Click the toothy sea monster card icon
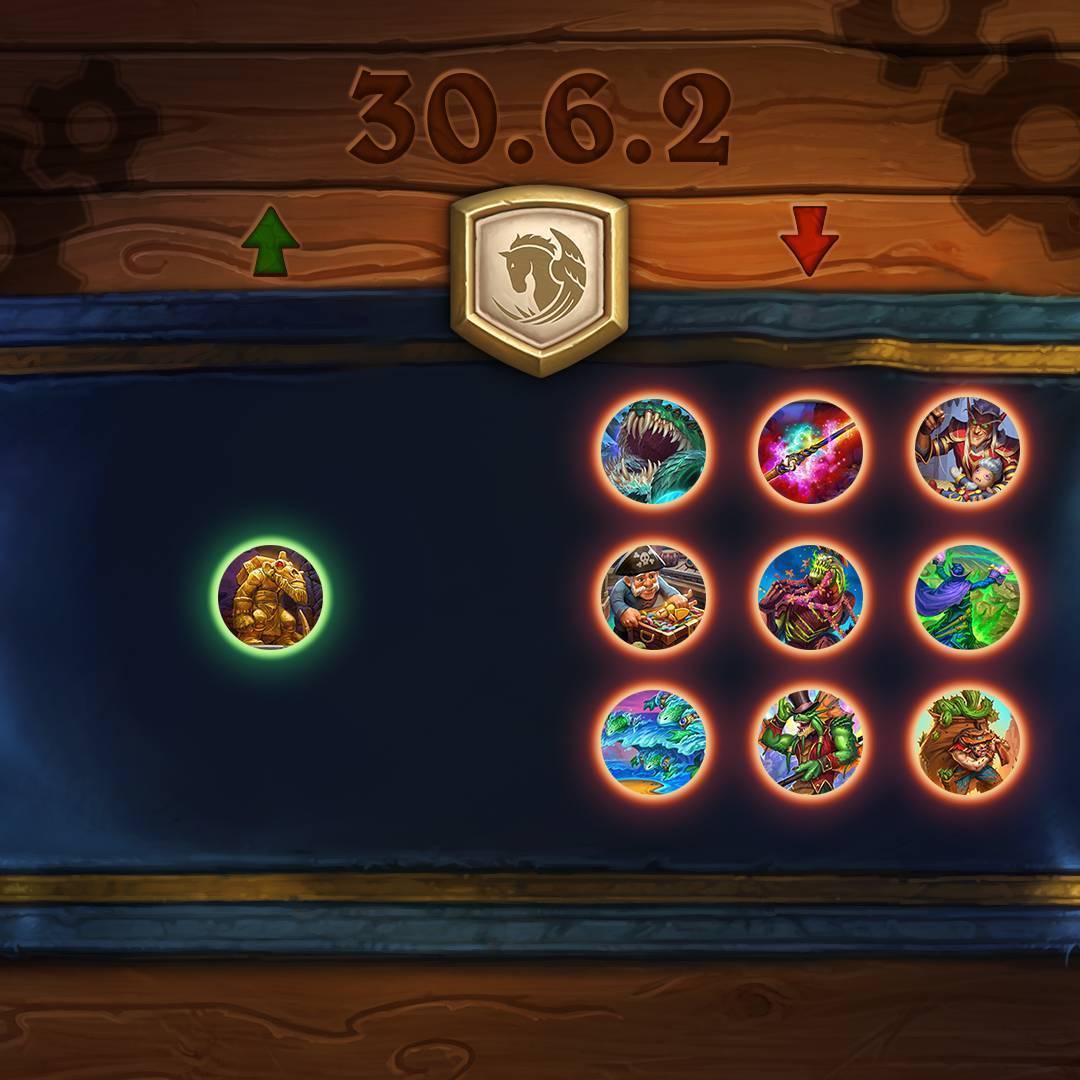This screenshot has height=1080, width=1080. (x=654, y=452)
